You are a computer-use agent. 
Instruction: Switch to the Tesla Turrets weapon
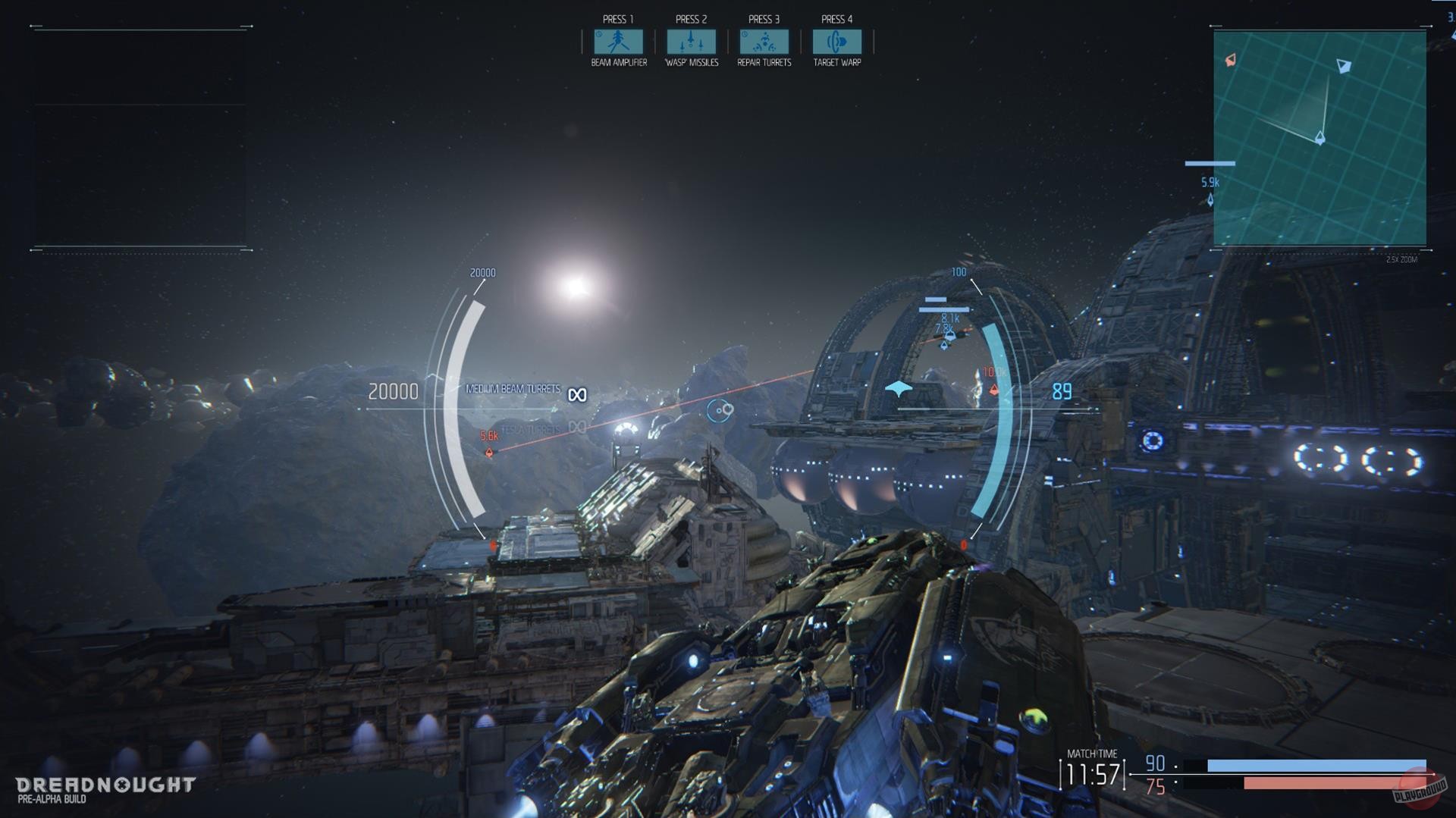pyautogui.click(x=532, y=427)
